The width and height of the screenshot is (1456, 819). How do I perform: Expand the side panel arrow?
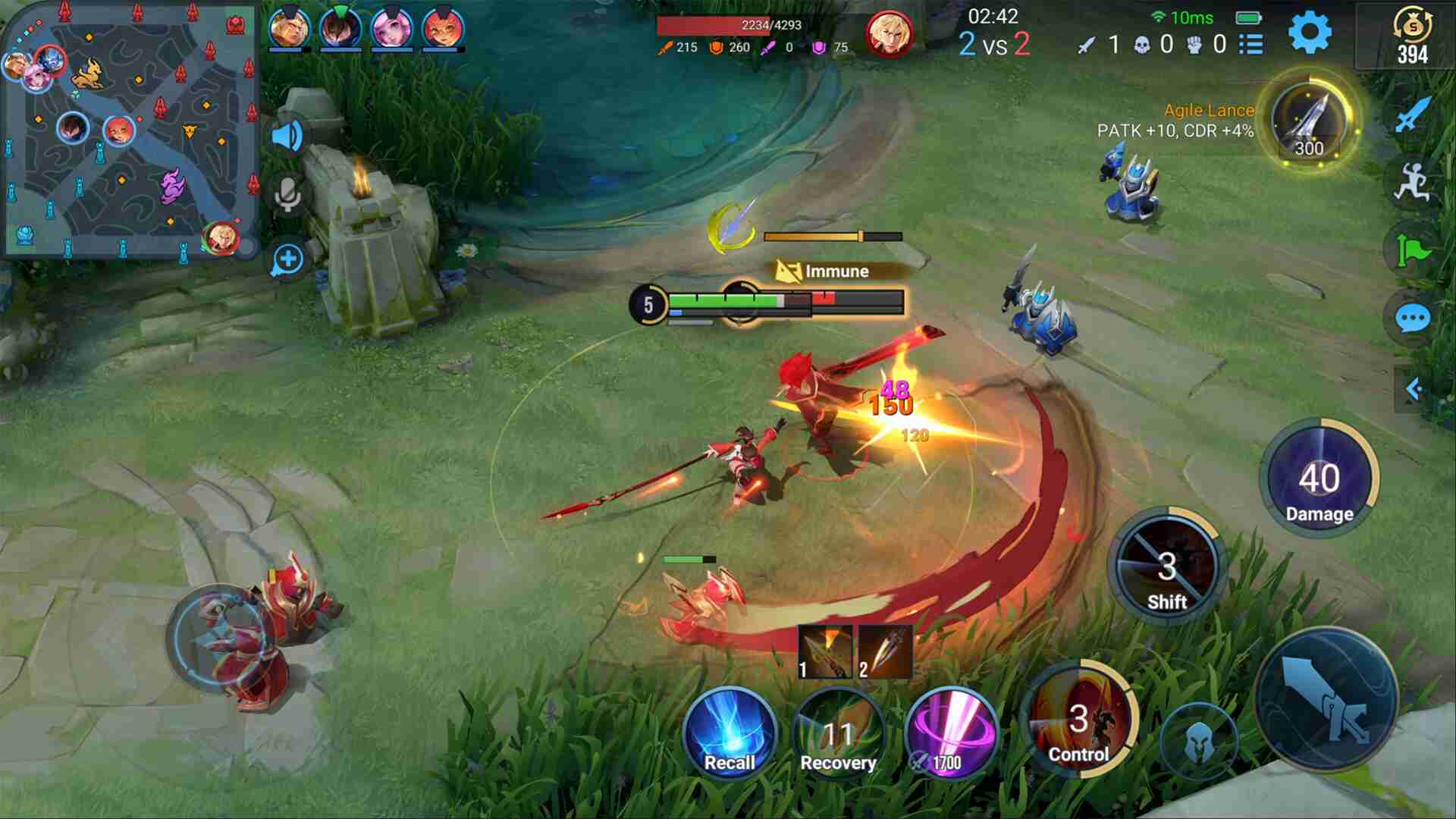pos(1413,389)
